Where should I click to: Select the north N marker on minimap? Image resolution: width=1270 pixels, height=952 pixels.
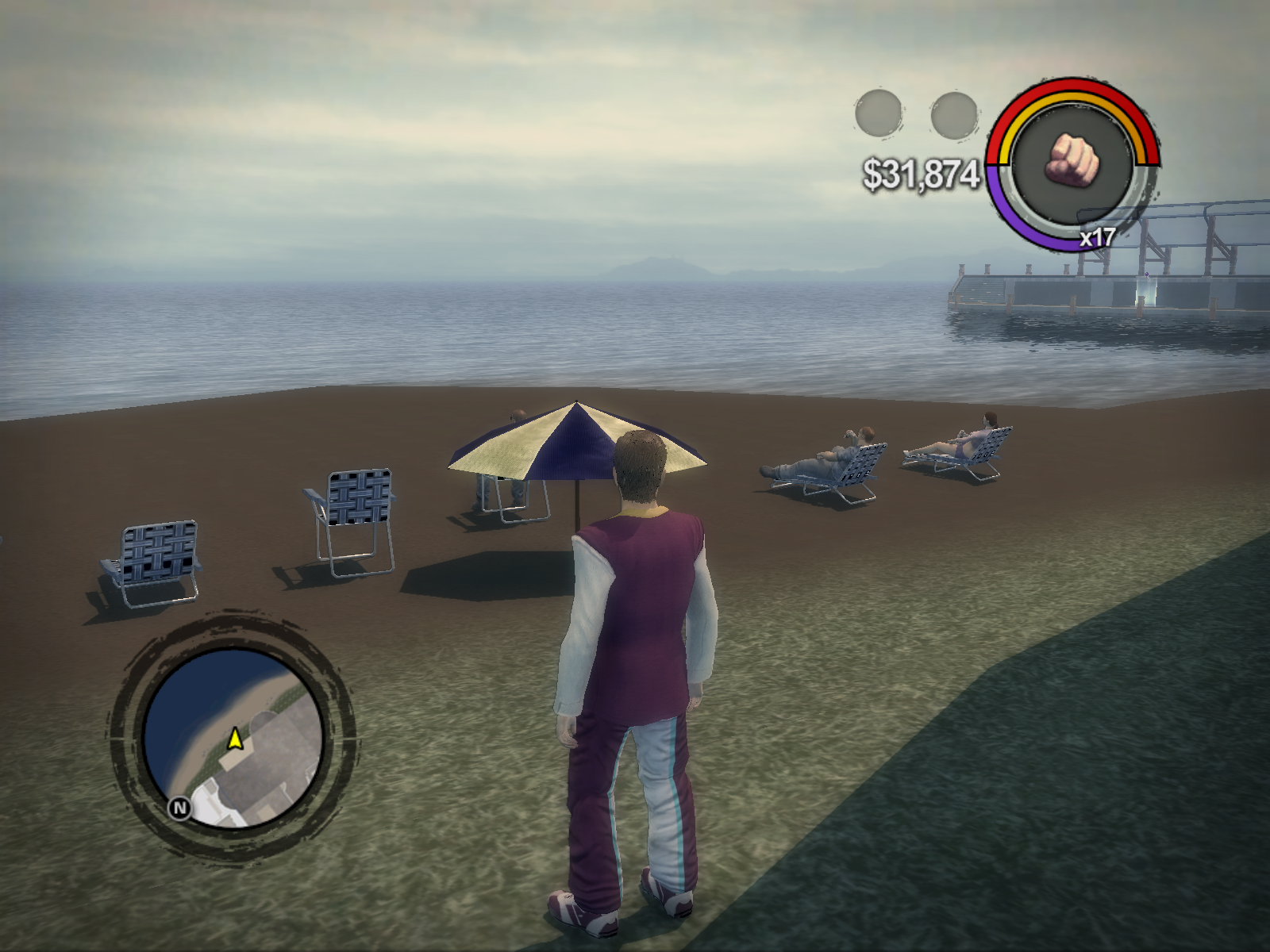(x=180, y=808)
